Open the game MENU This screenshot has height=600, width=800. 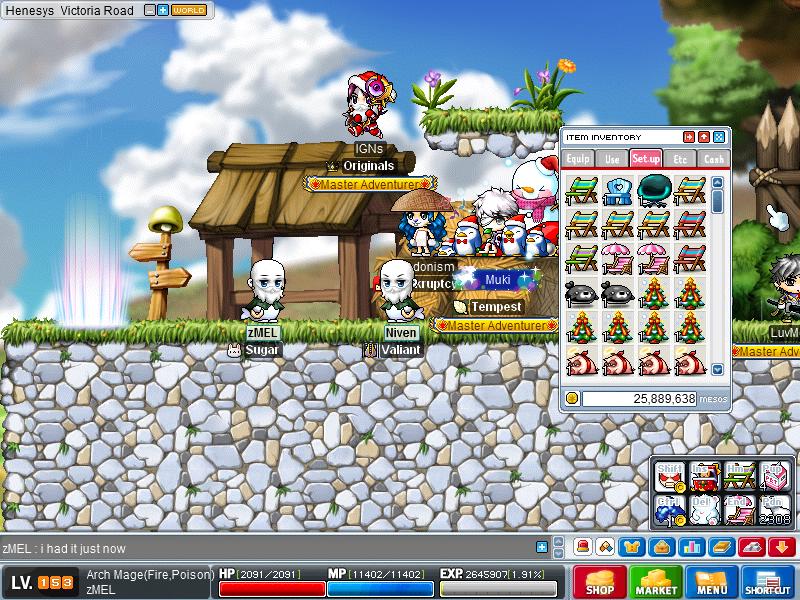pyautogui.click(x=711, y=581)
